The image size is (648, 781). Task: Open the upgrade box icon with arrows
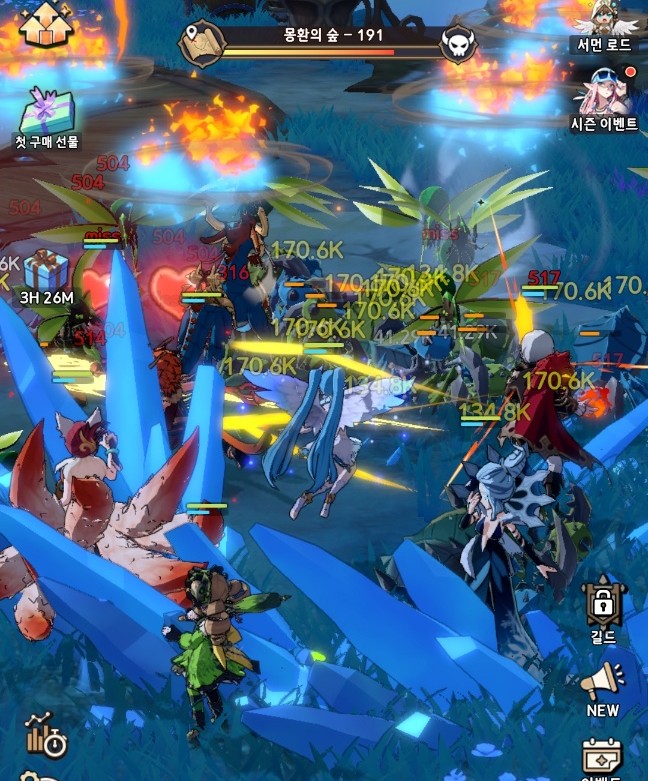tap(47, 23)
